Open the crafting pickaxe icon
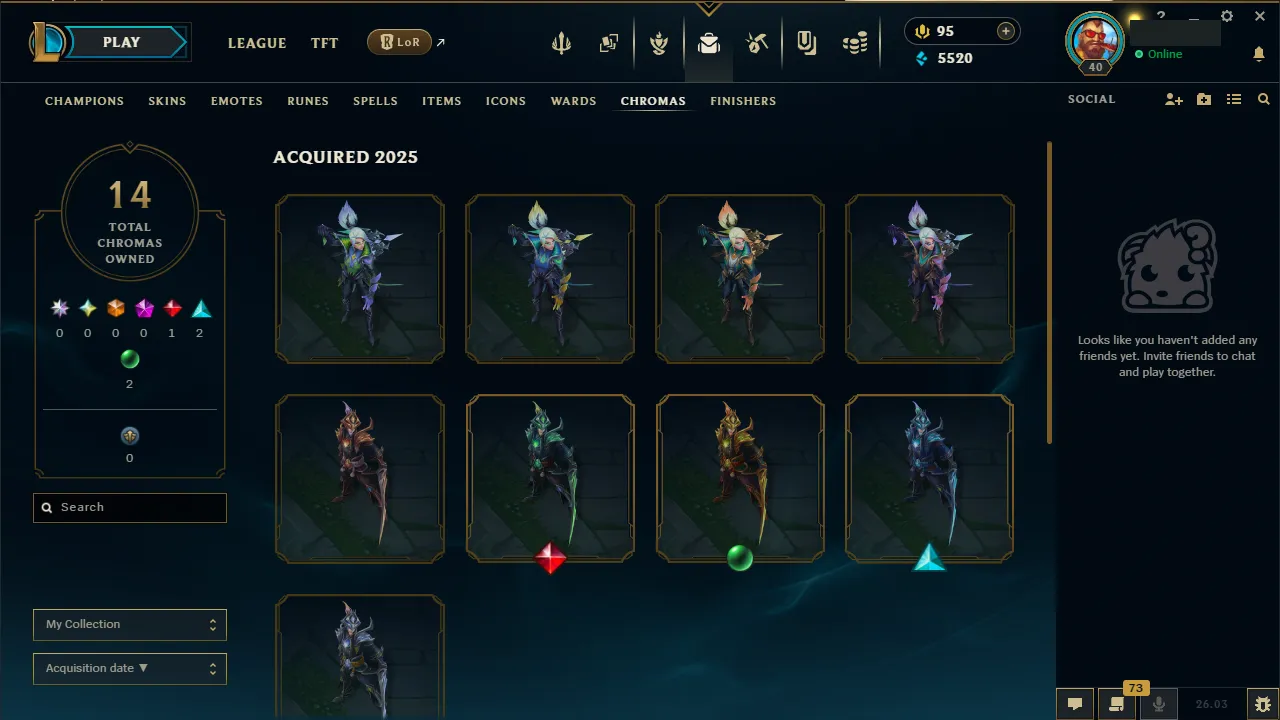Screen dimensions: 1280x720 [757, 42]
